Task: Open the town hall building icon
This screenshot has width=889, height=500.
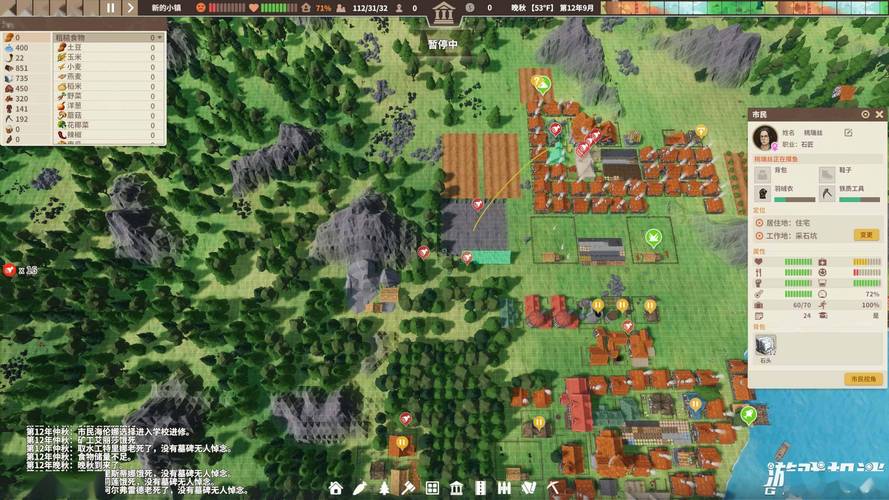Action: (x=443, y=12)
